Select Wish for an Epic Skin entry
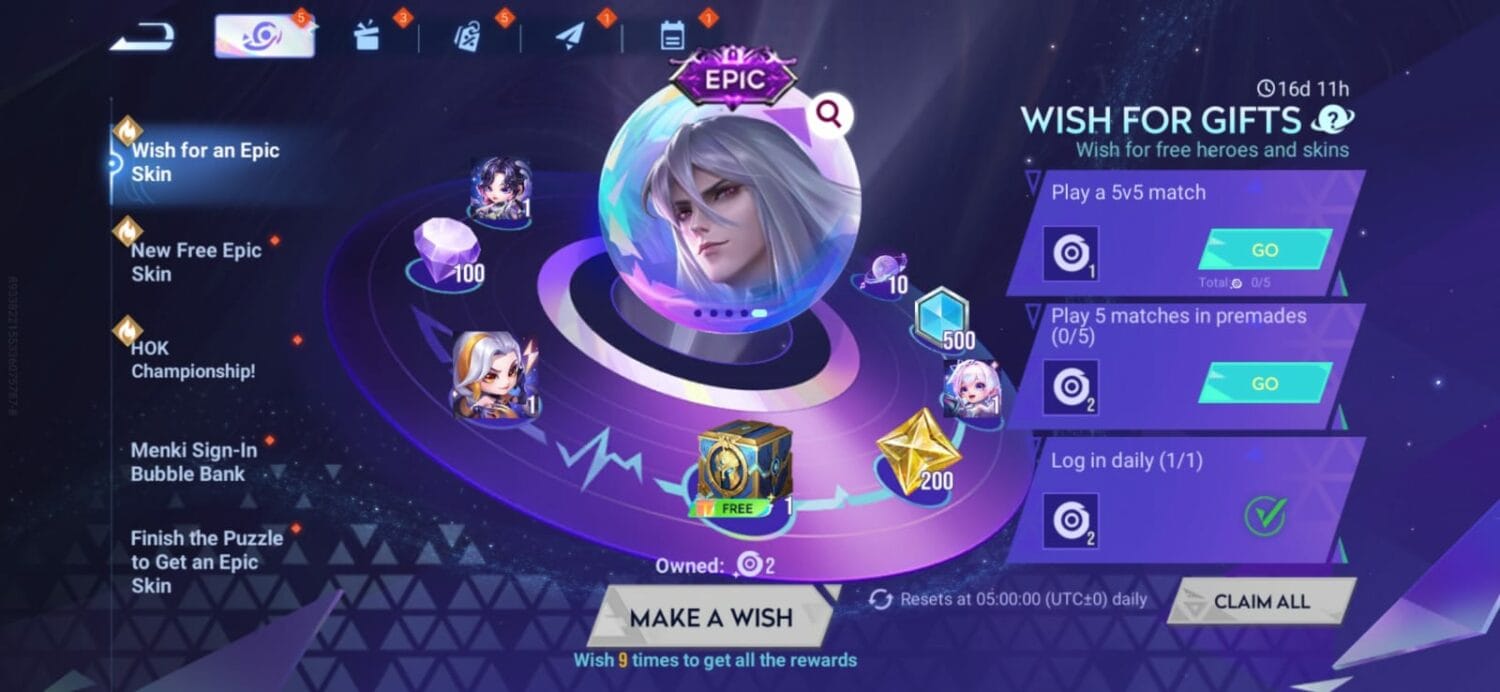1500x692 pixels. [205, 162]
